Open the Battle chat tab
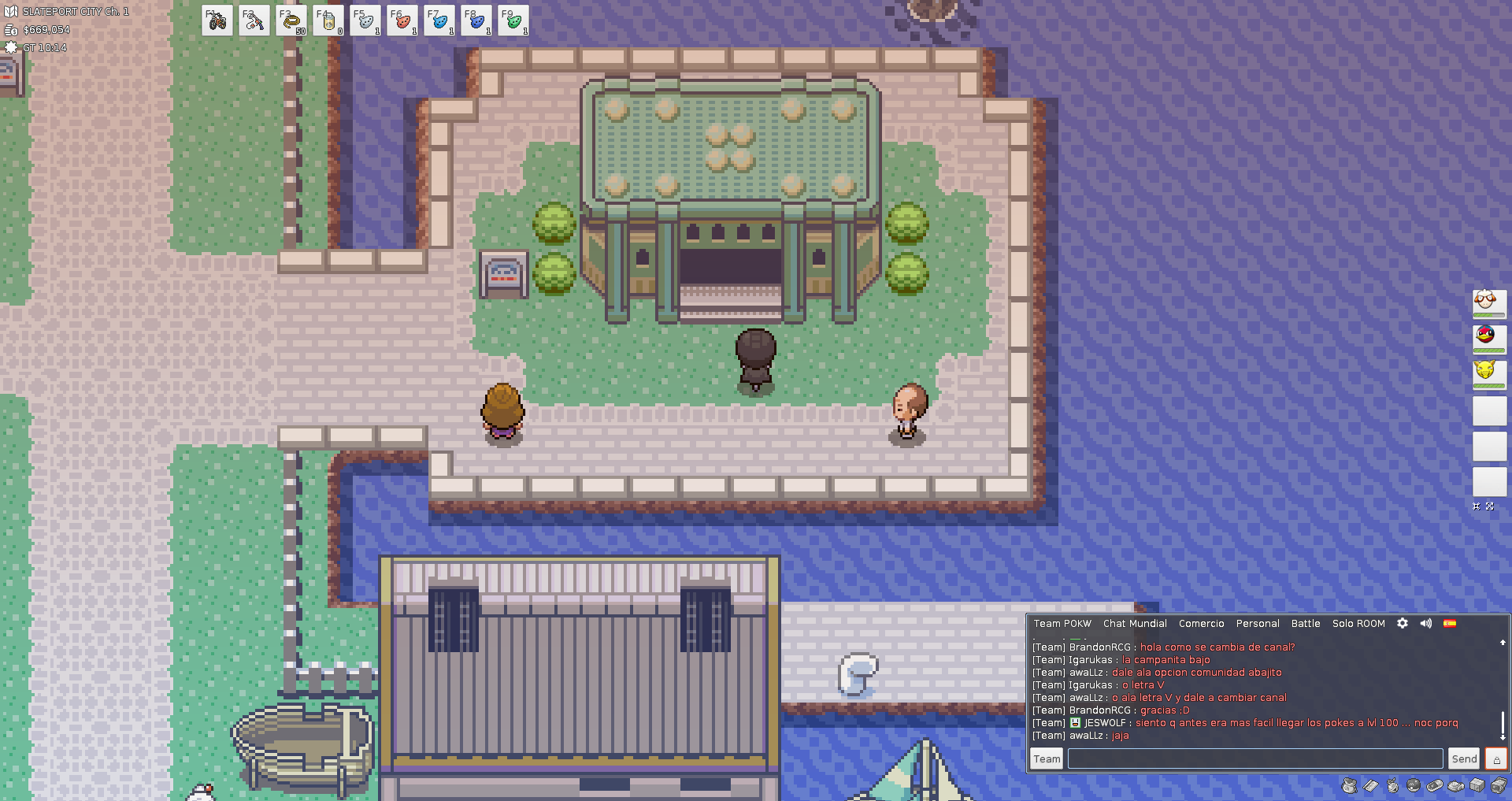The height and width of the screenshot is (801, 1512). click(1306, 623)
